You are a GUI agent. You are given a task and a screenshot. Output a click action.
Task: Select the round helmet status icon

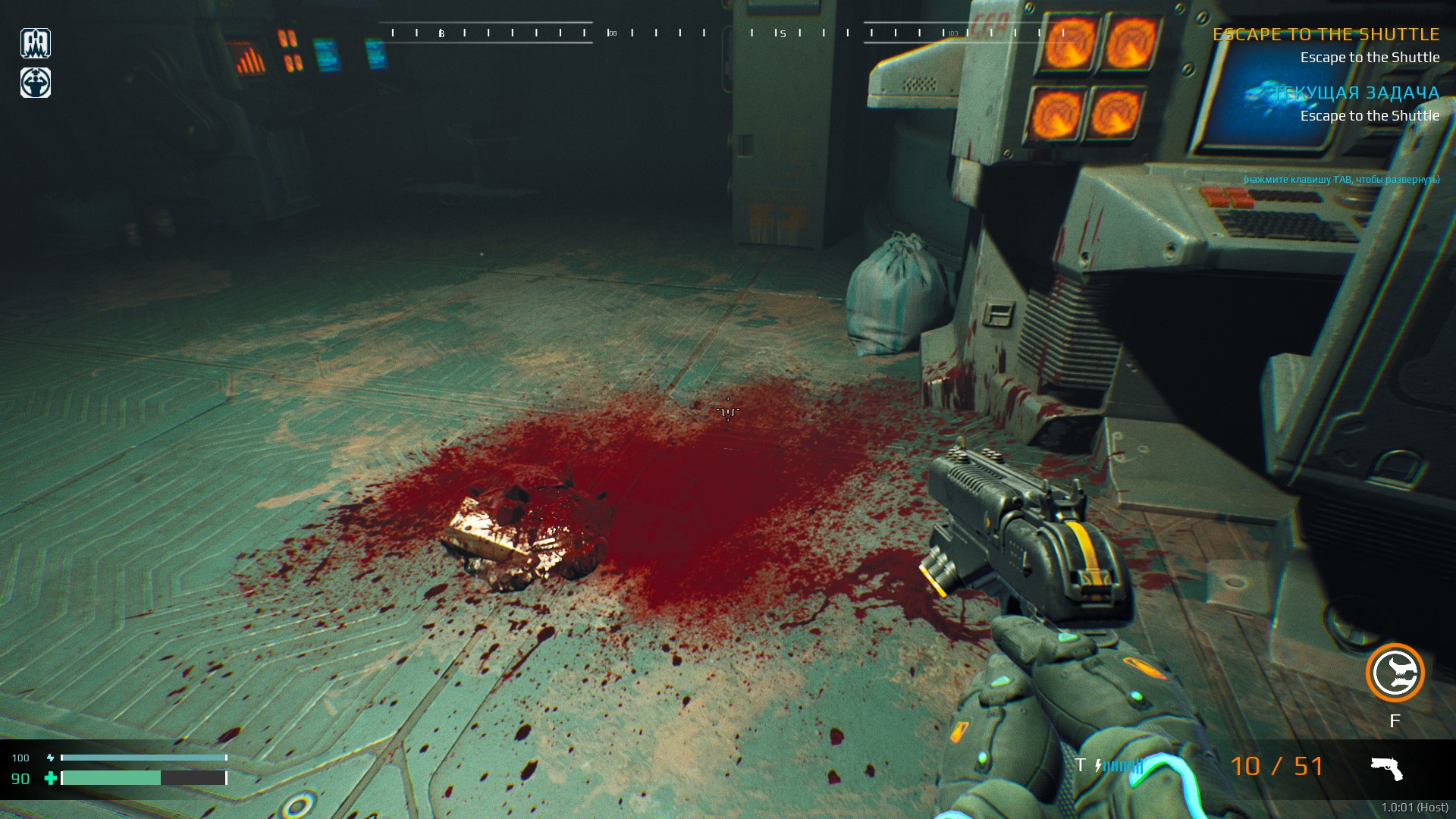[36, 83]
